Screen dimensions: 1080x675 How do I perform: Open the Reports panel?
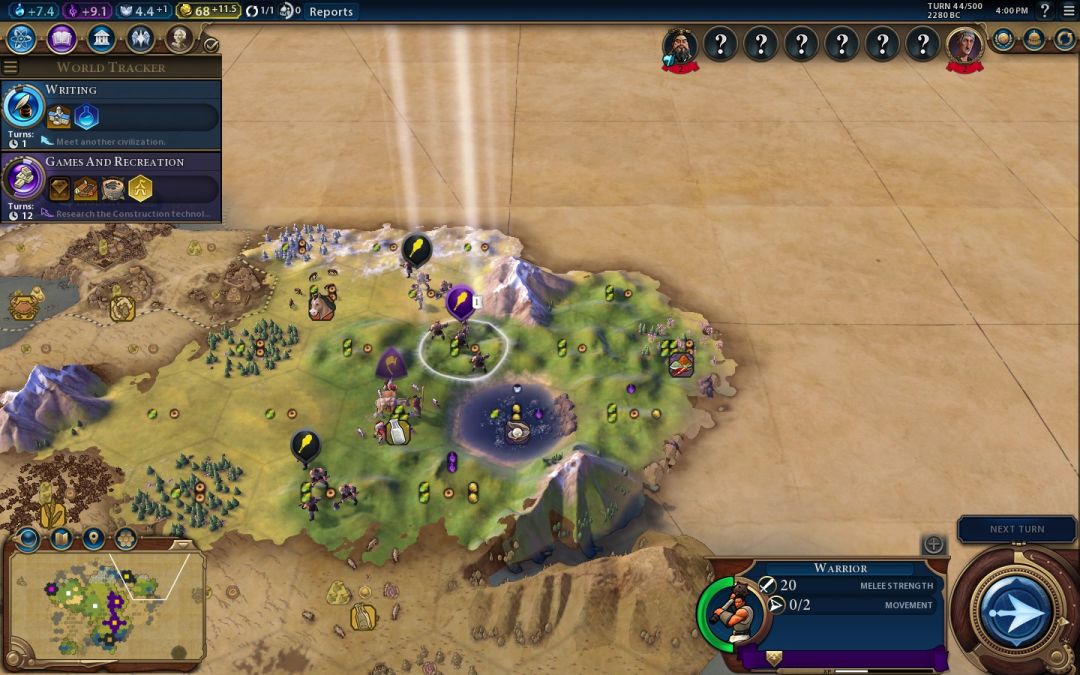coord(330,11)
